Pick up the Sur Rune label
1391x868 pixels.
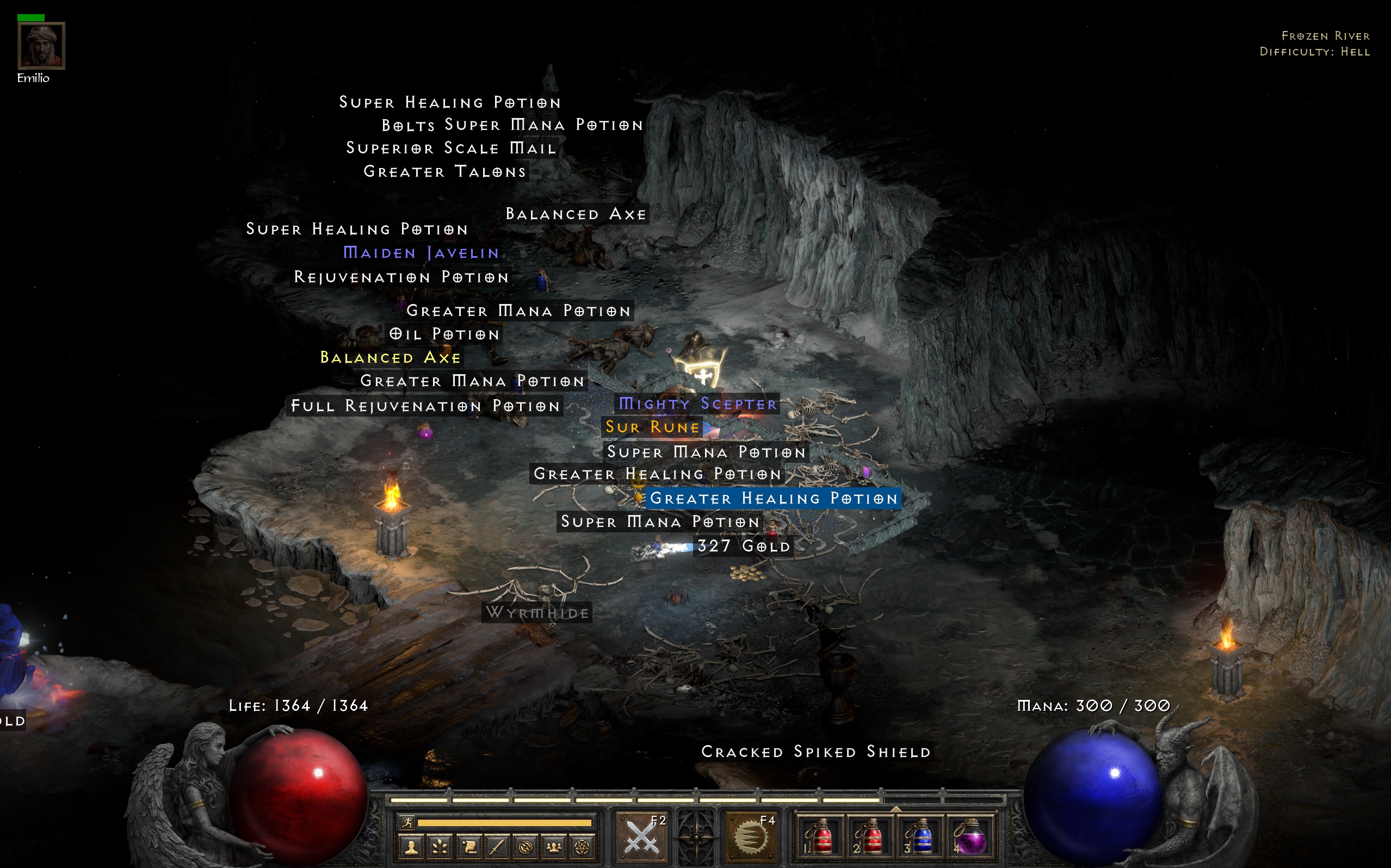pos(653,427)
